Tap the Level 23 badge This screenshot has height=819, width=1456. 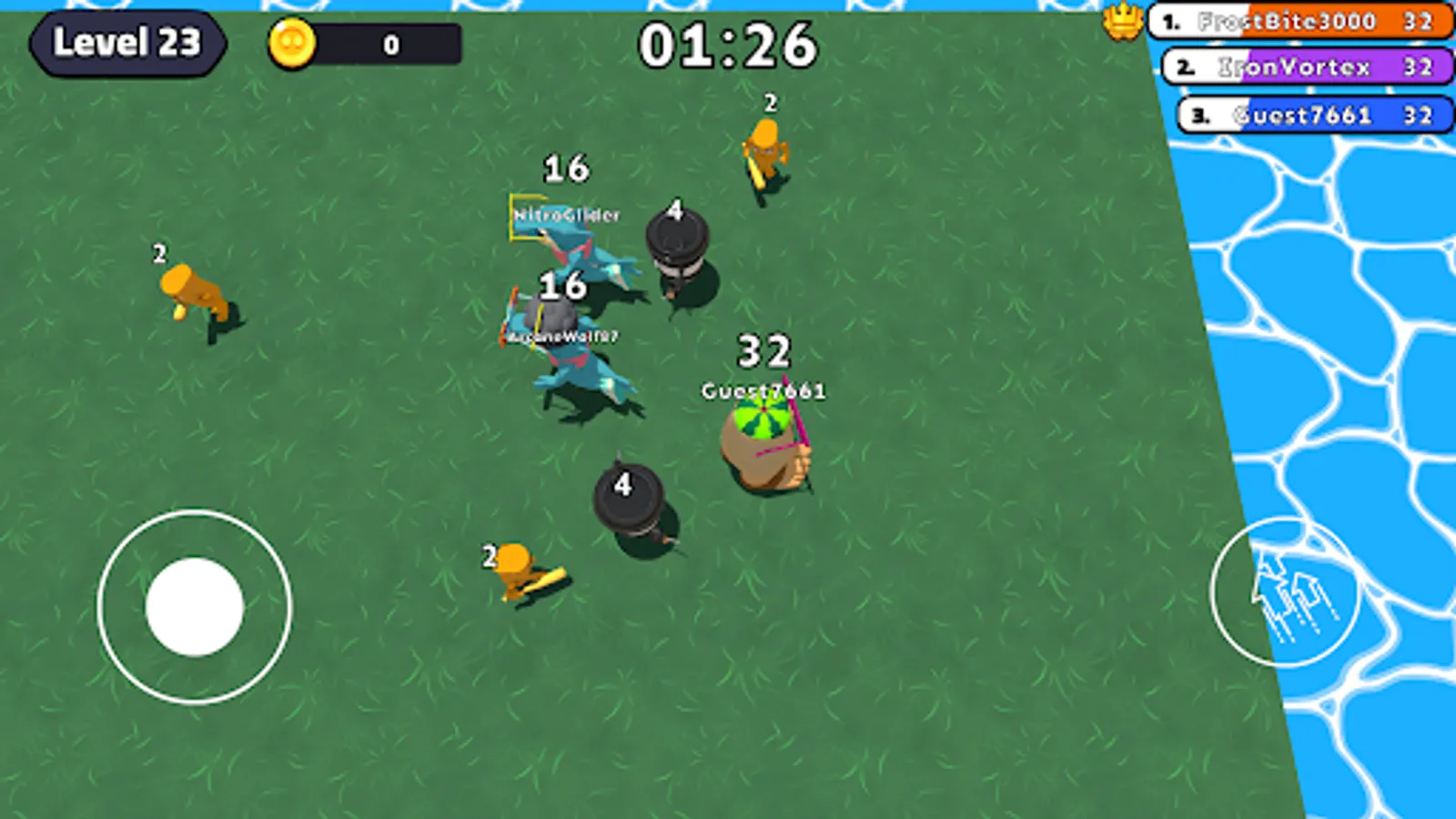(x=127, y=44)
